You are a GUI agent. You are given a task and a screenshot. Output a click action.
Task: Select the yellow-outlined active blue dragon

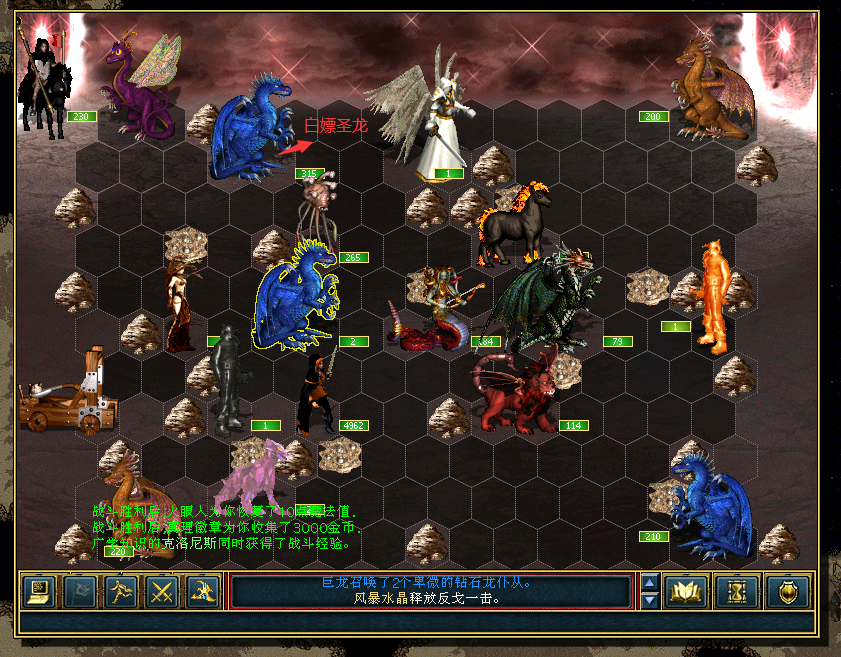coord(296,298)
